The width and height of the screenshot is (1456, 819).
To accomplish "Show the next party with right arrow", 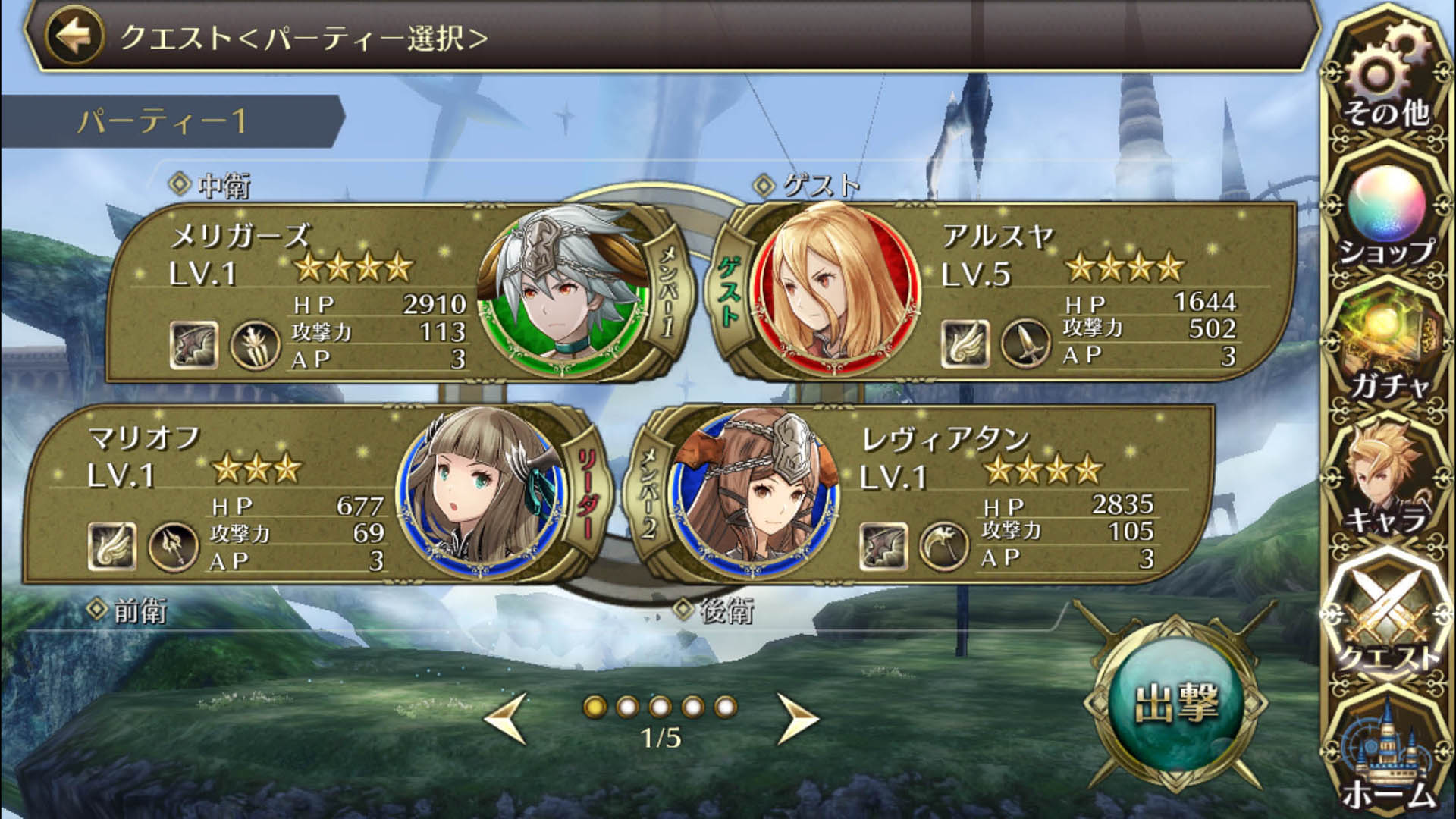I will coord(797,717).
